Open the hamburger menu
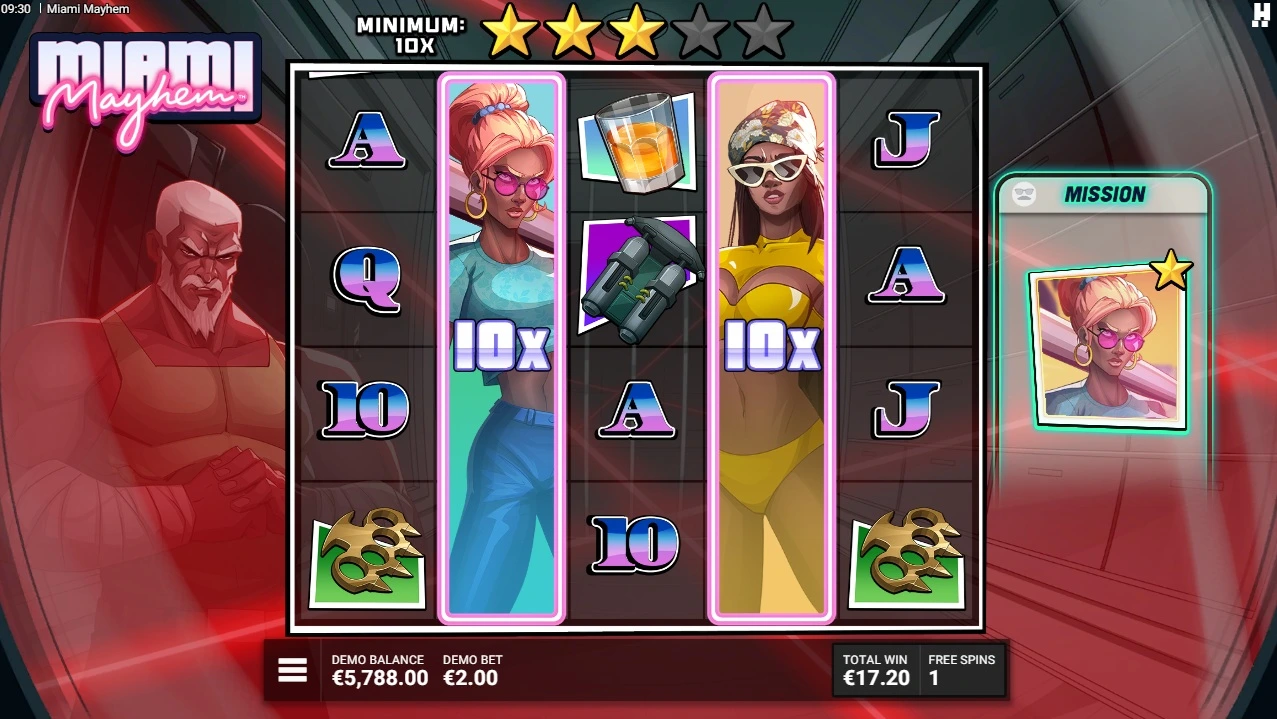 coord(292,670)
